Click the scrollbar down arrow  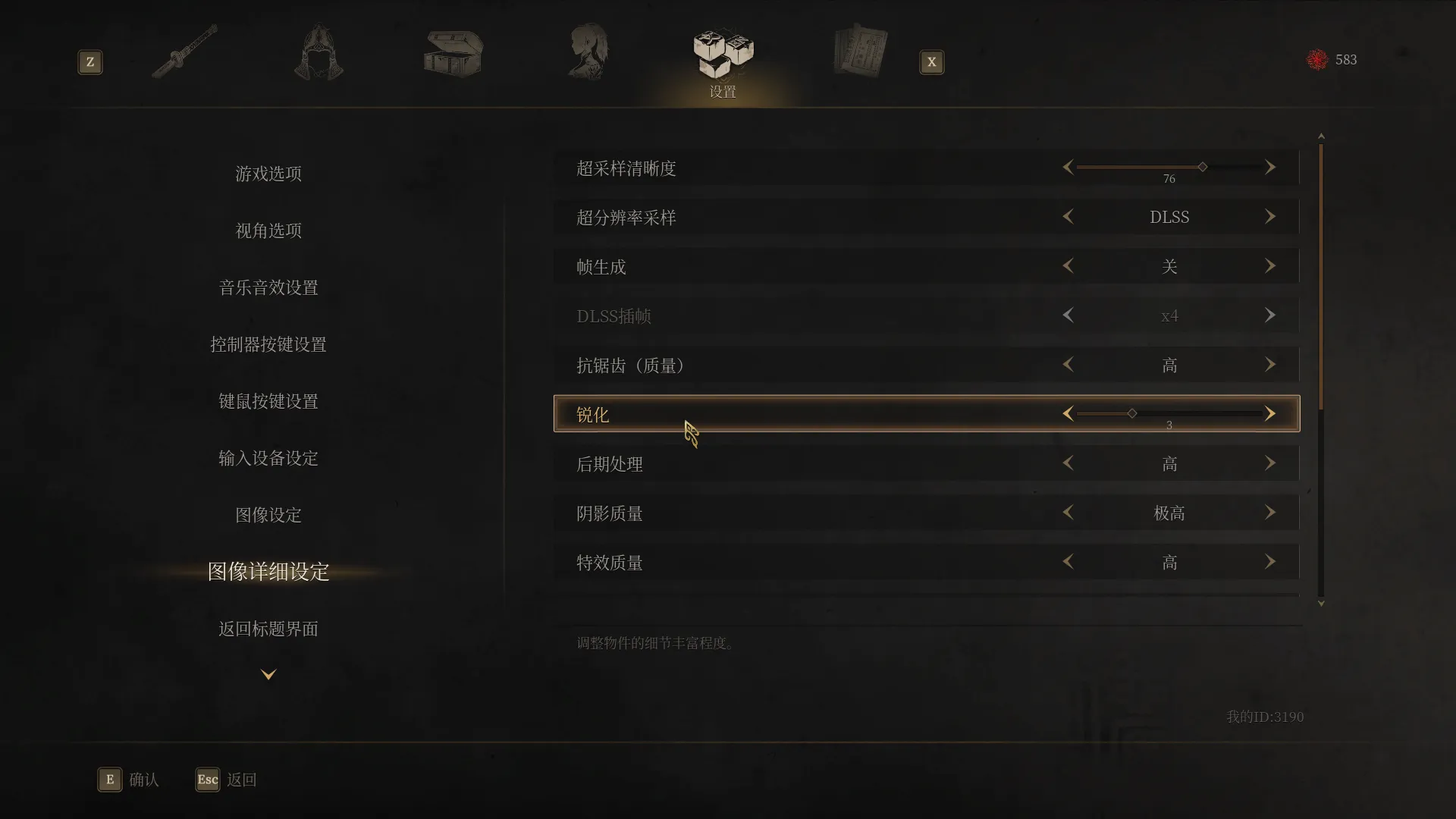pyautogui.click(x=1321, y=604)
